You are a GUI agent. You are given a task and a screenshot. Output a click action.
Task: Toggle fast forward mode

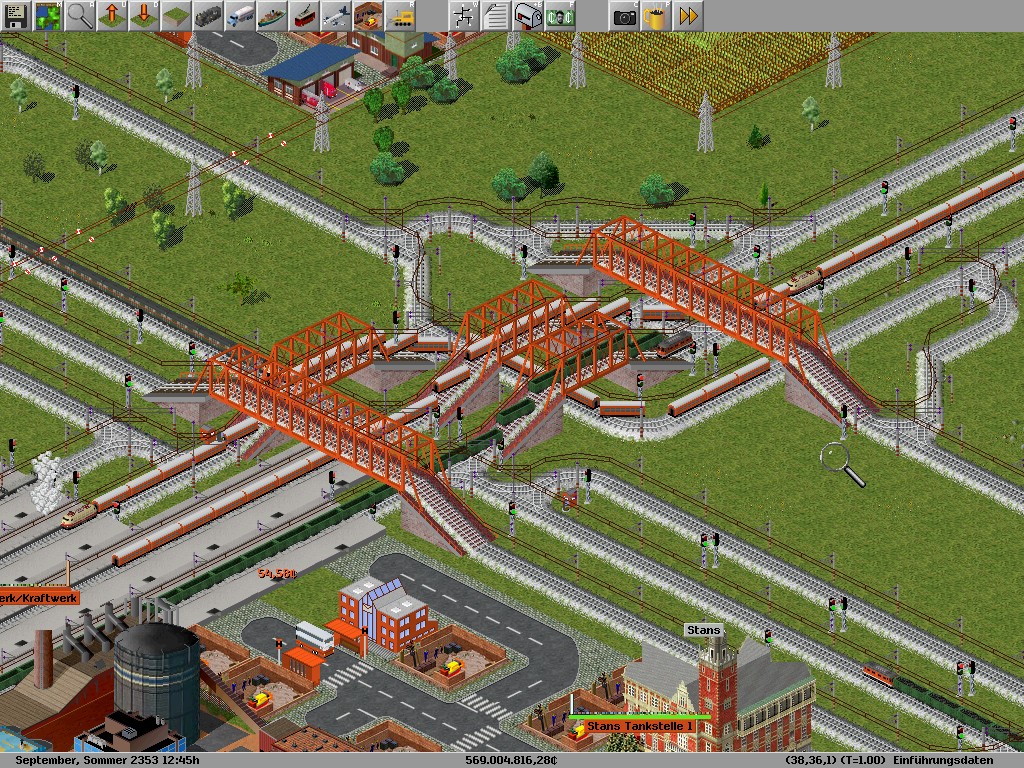688,16
